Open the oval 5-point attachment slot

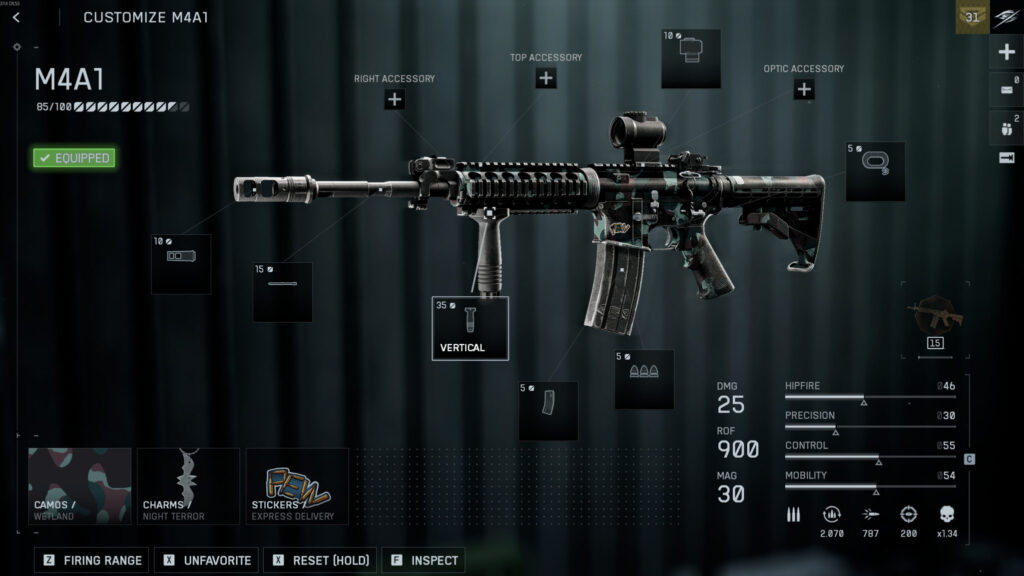pyautogui.click(x=875, y=171)
